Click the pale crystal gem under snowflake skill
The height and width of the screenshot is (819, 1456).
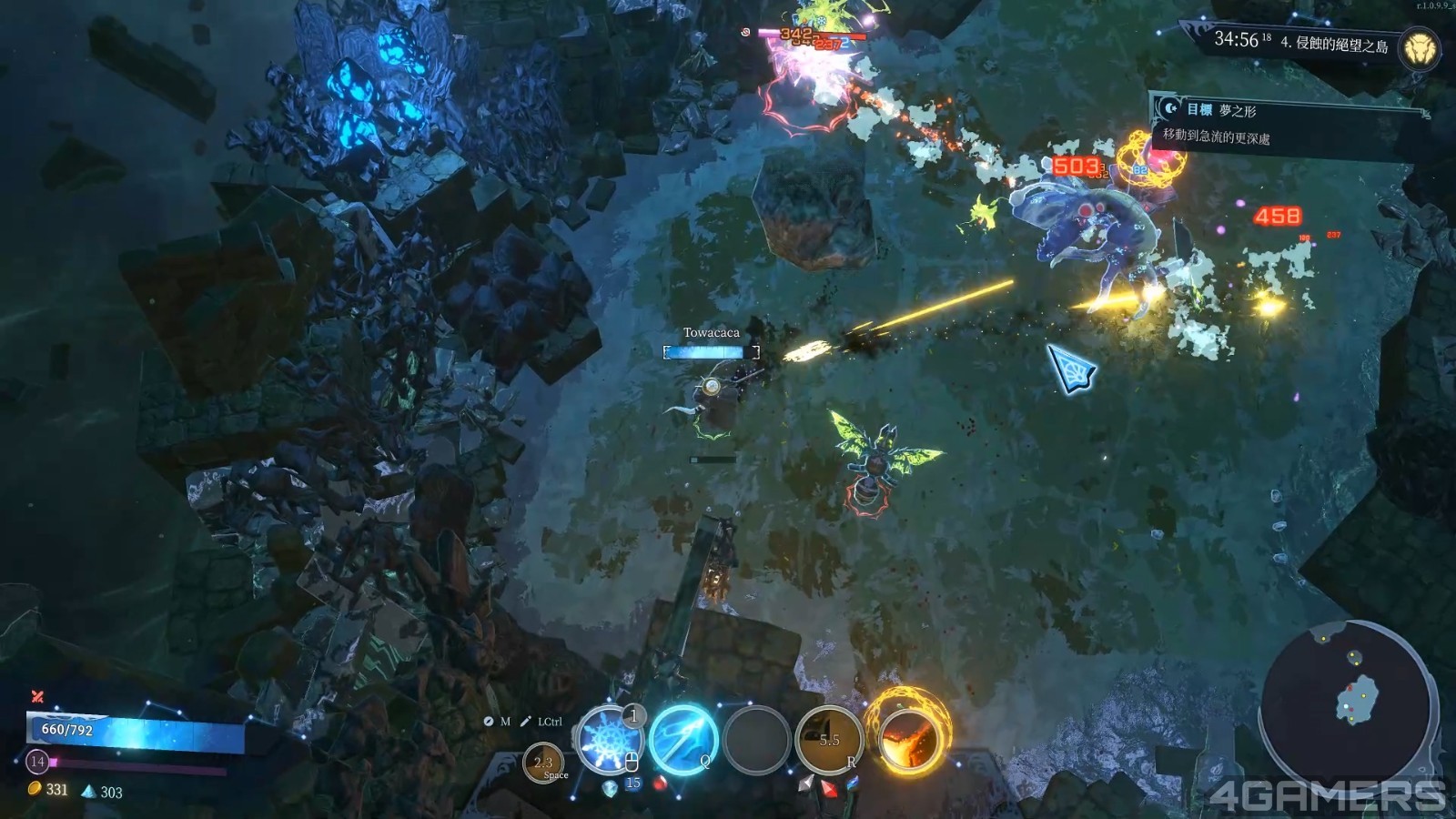click(x=611, y=788)
